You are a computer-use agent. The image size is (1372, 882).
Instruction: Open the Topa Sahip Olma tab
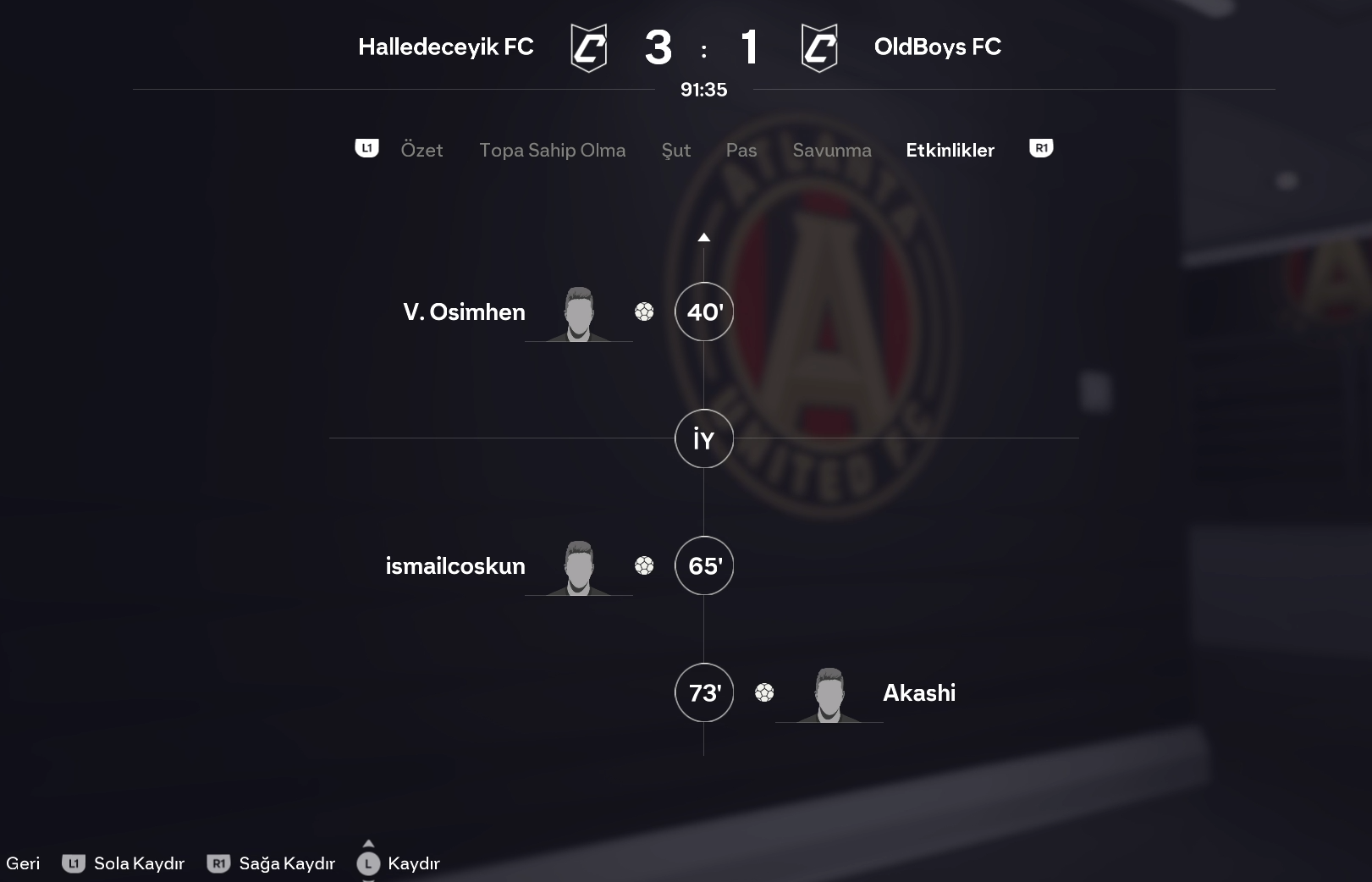[x=552, y=150]
